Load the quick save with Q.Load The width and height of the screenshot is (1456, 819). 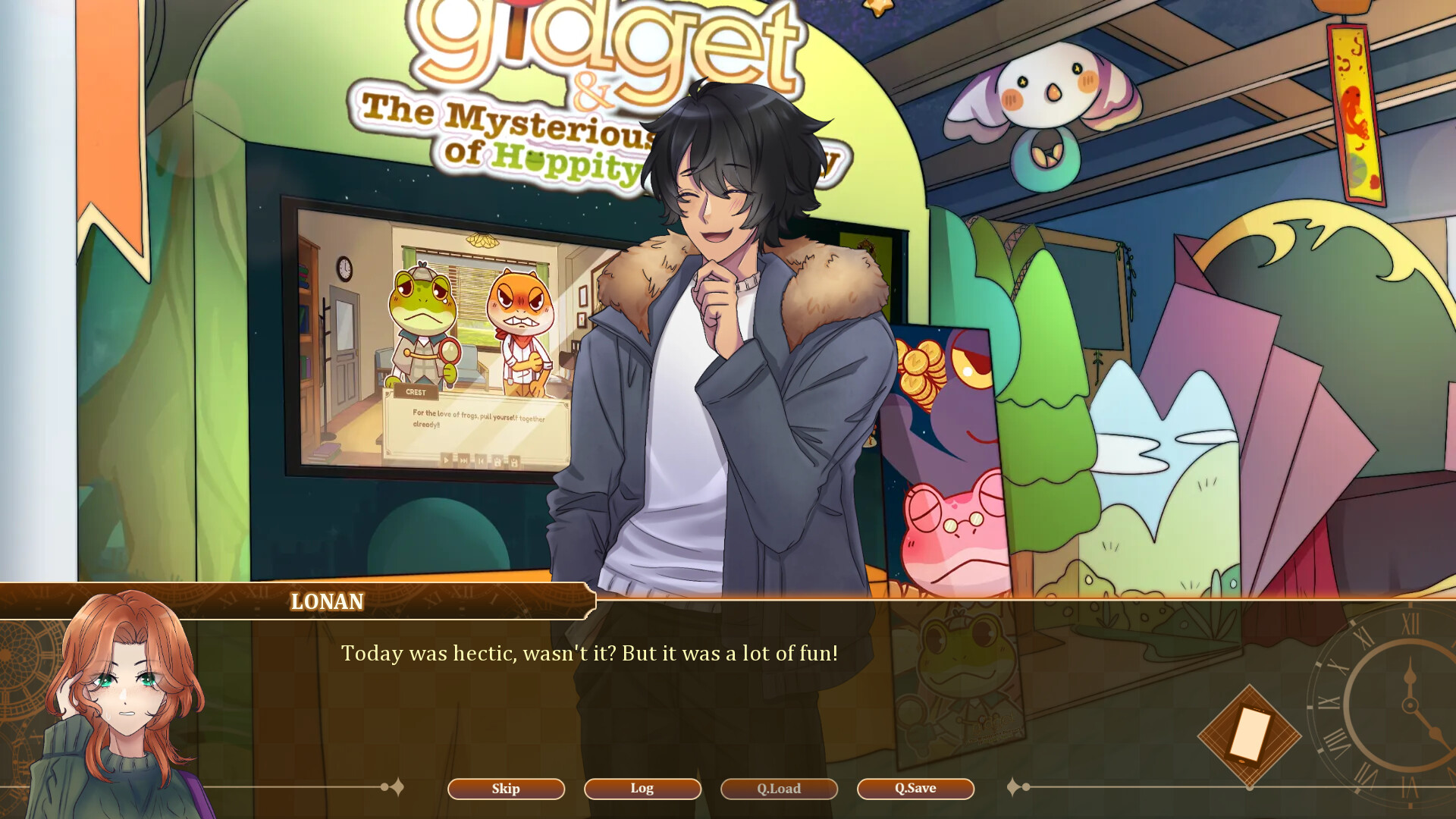tap(779, 789)
